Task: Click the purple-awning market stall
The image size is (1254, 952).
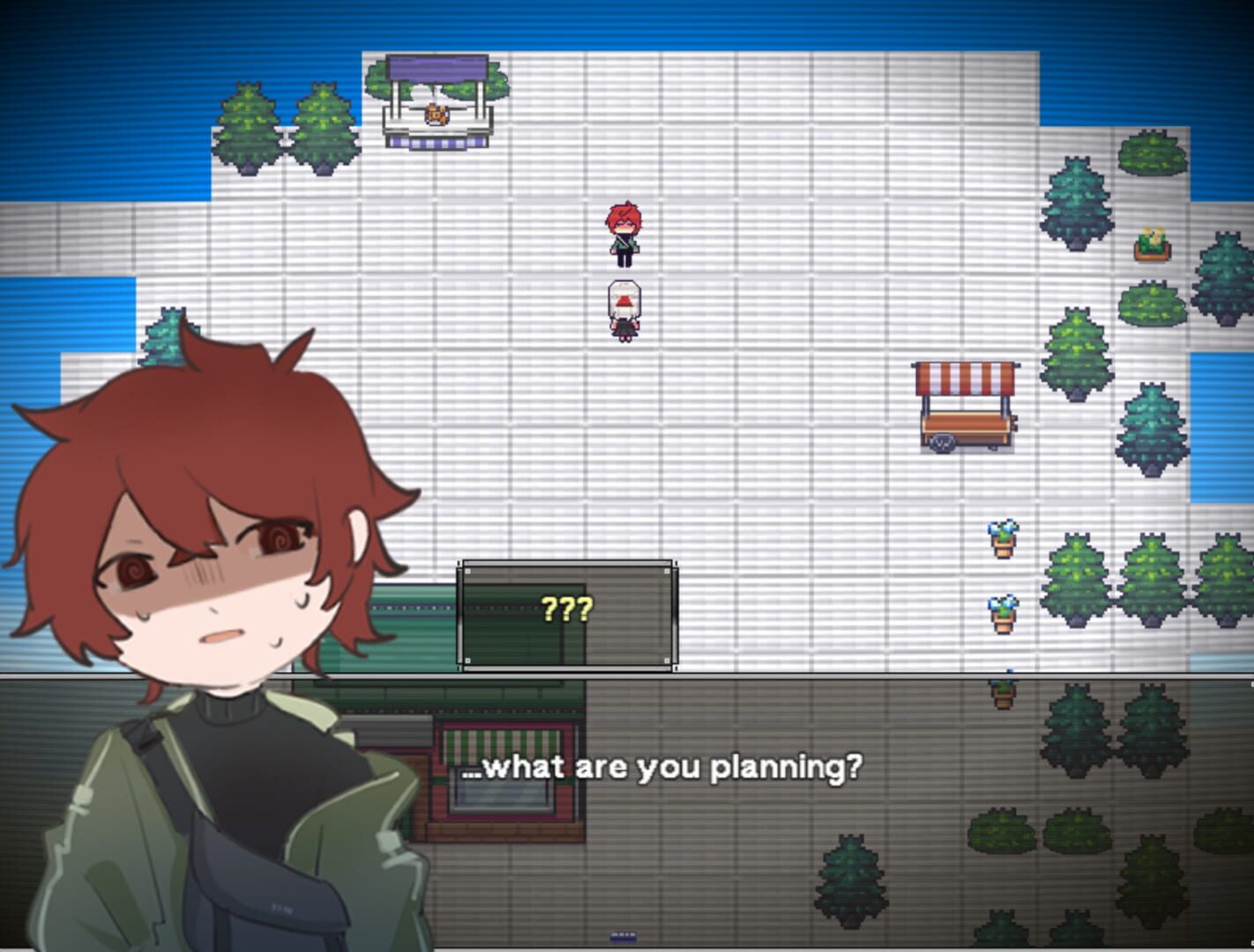Action: click(x=437, y=97)
